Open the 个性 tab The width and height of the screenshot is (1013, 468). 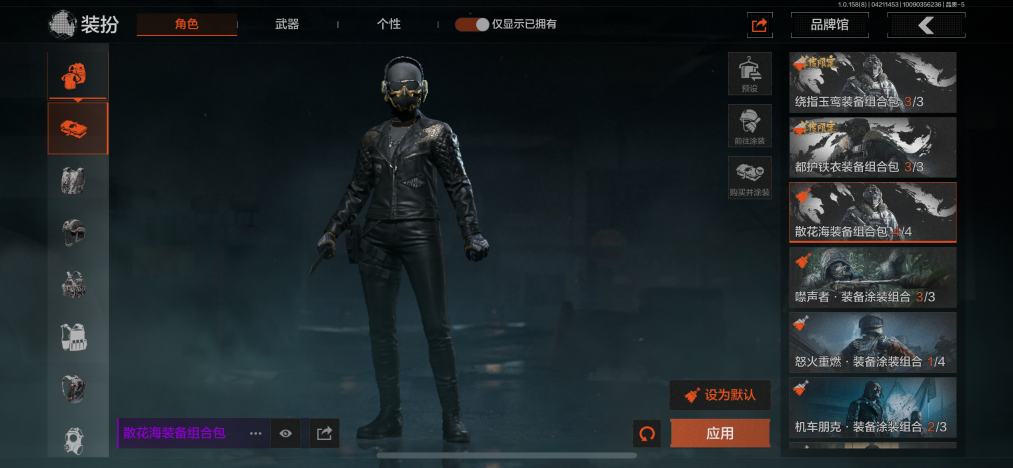pos(389,24)
